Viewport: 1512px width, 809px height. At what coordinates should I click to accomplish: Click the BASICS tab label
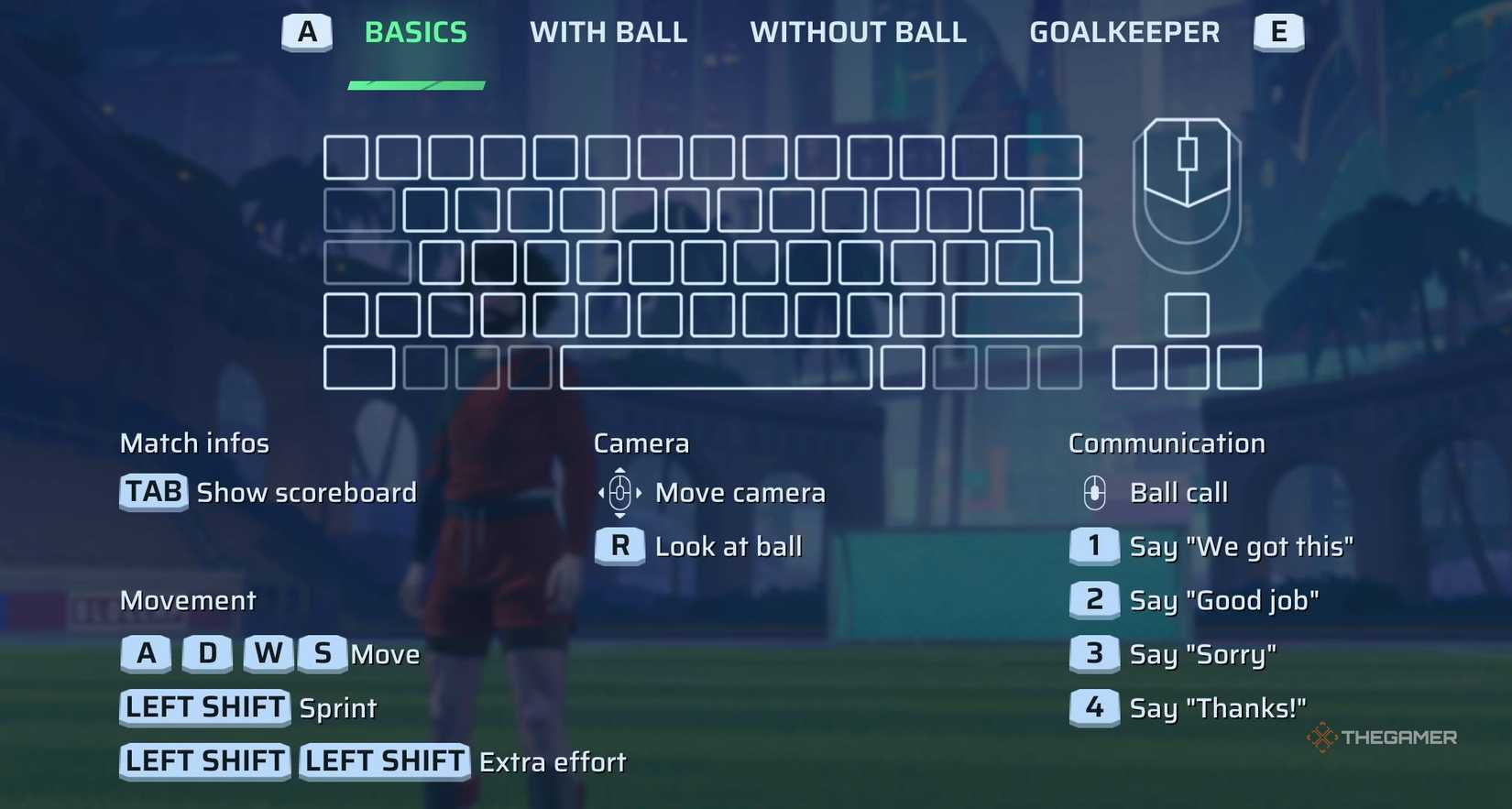pos(415,32)
